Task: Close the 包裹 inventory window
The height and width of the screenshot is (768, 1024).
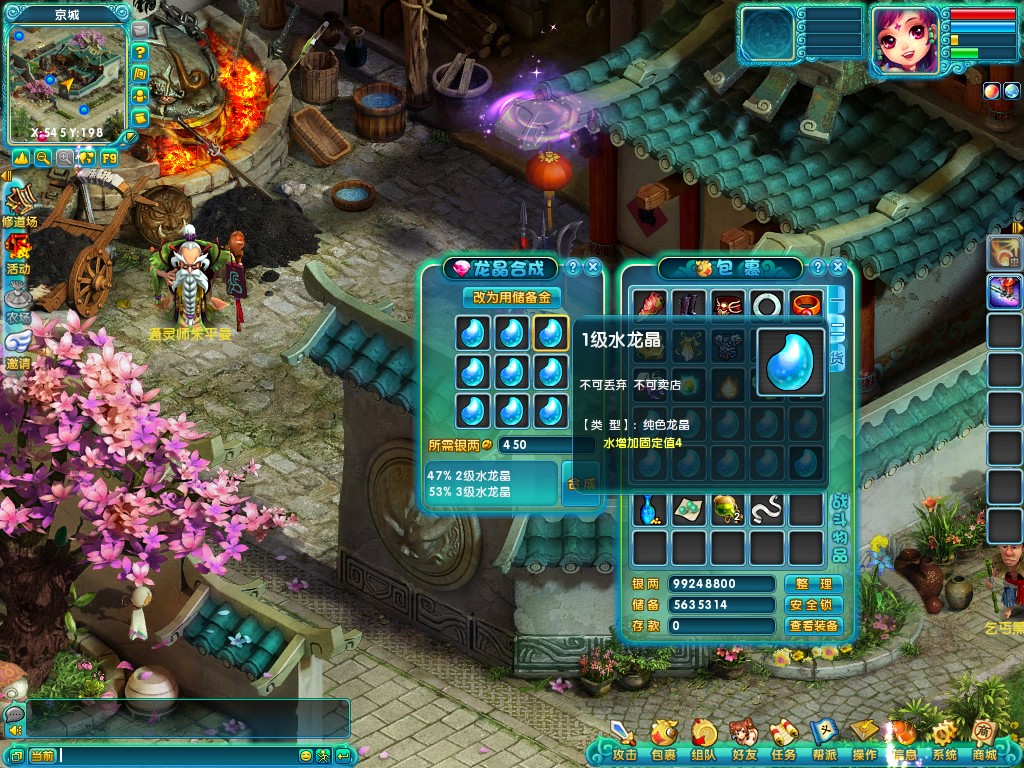Action: click(x=838, y=267)
